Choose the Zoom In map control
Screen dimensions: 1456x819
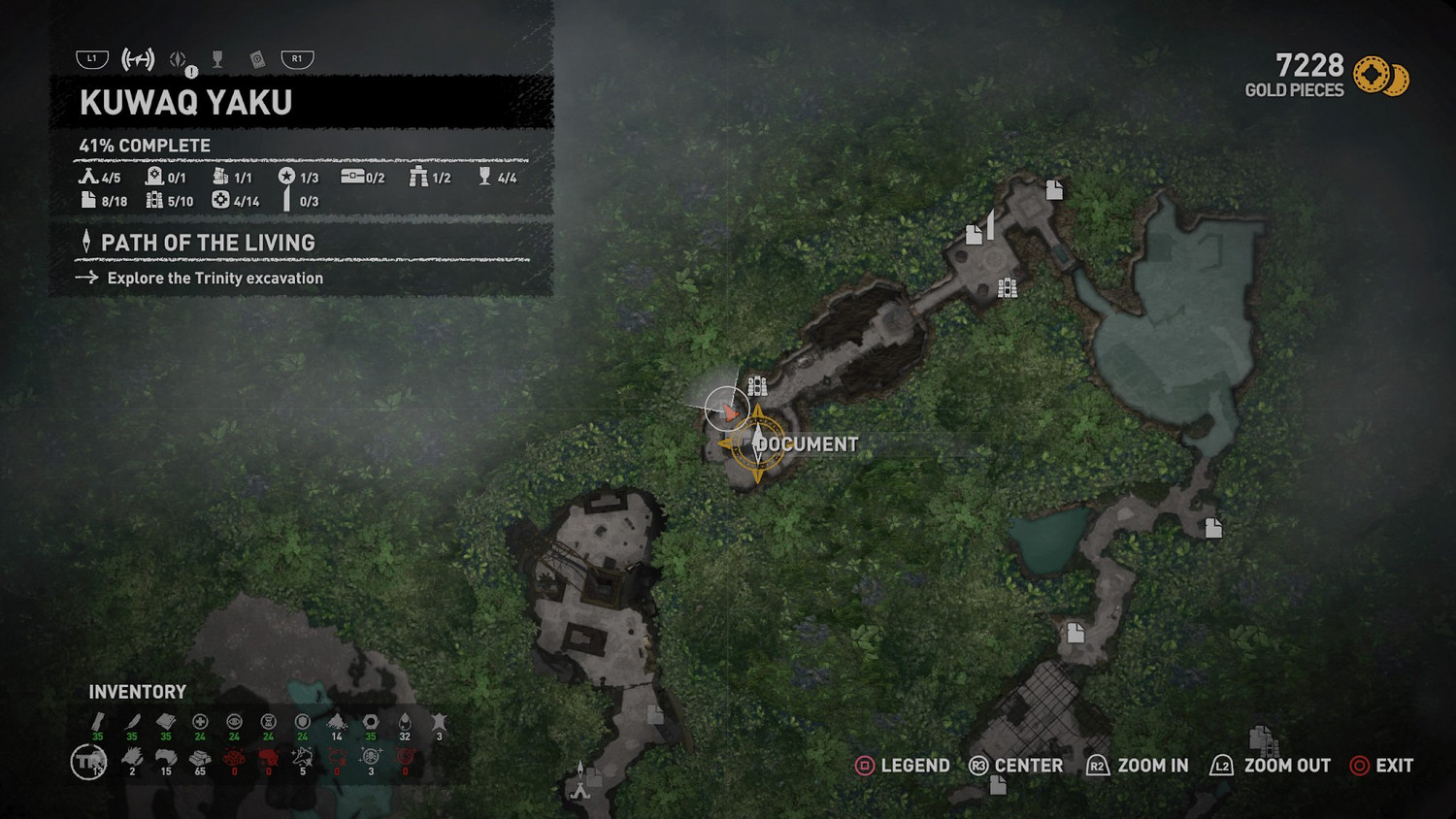[1138, 766]
